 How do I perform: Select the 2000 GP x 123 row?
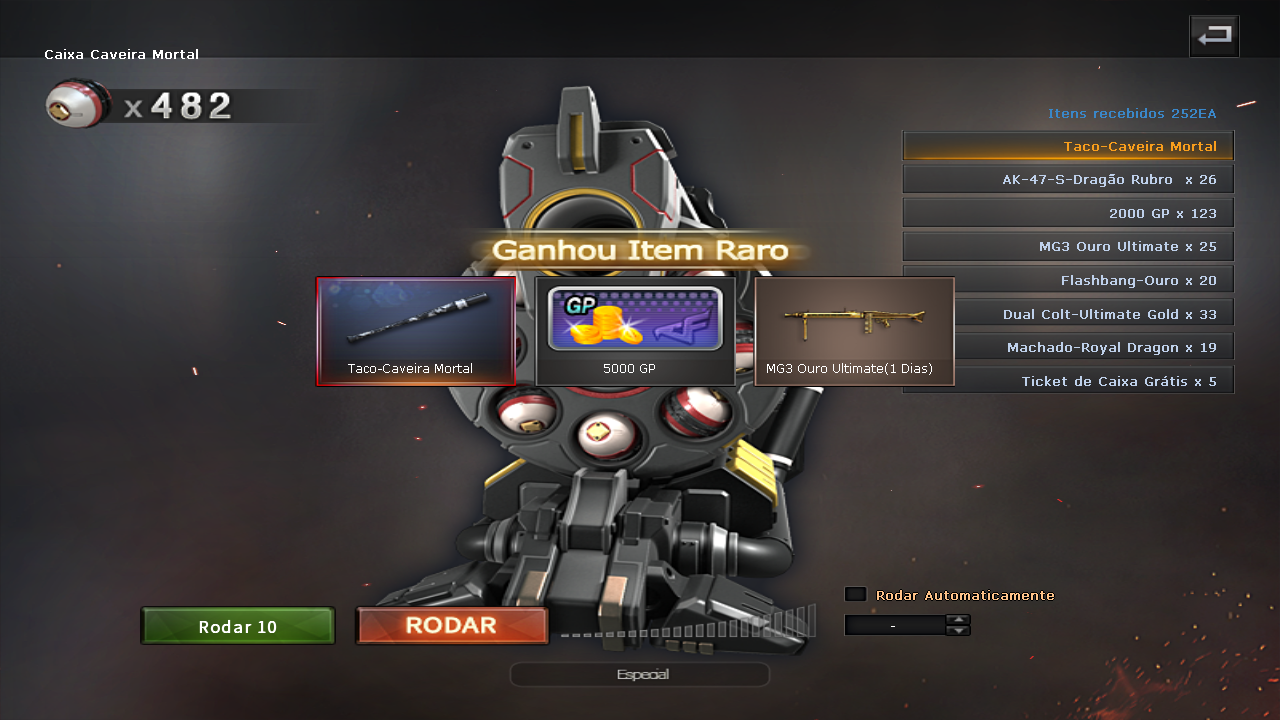tap(1068, 213)
